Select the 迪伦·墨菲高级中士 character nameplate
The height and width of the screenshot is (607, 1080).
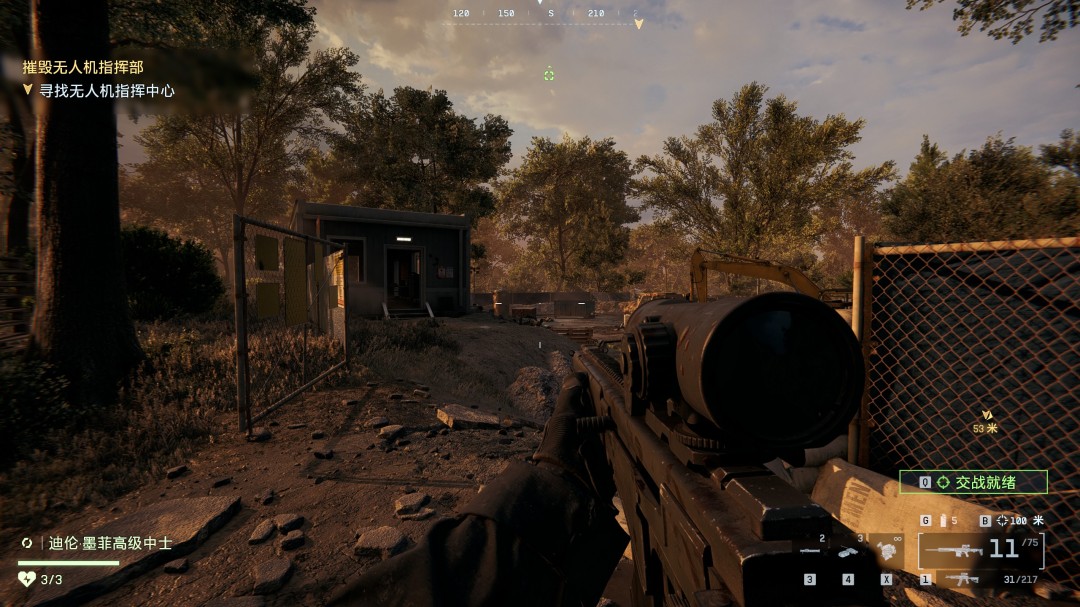pyautogui.click(x=98, y=543)
